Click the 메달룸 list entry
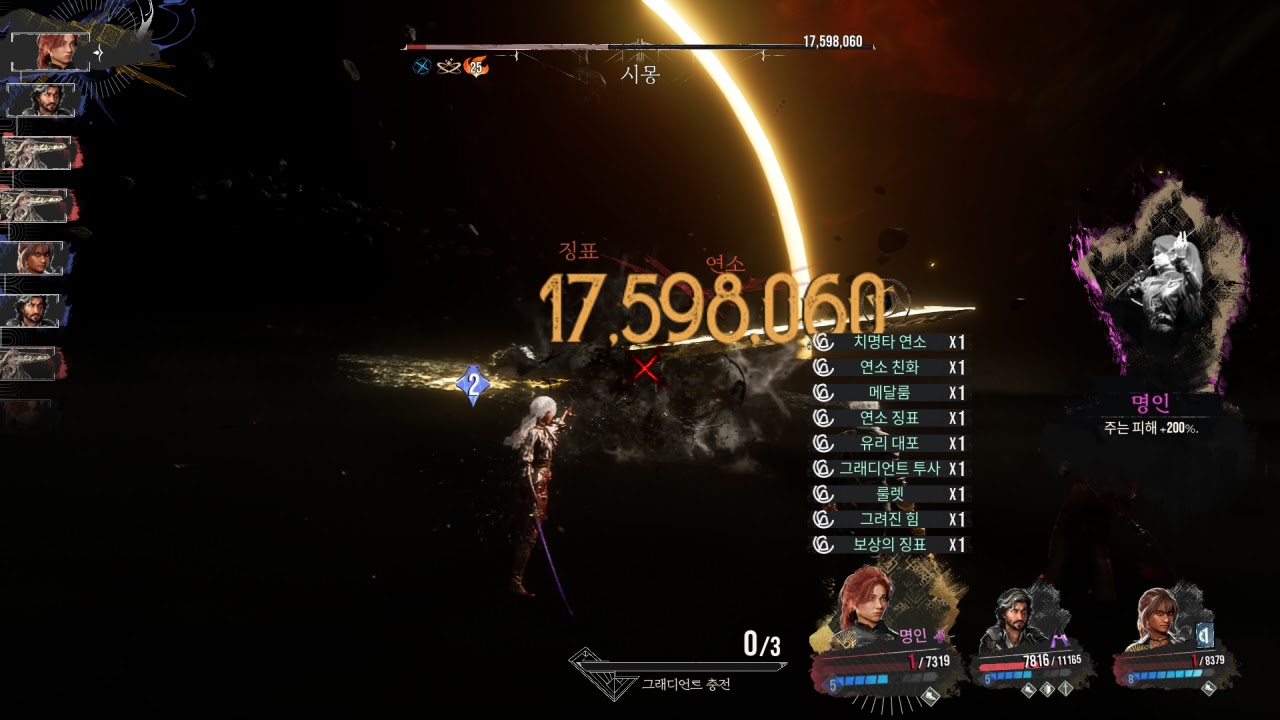The height and width of the screenshot is (720, 1280). pos(889,393)
